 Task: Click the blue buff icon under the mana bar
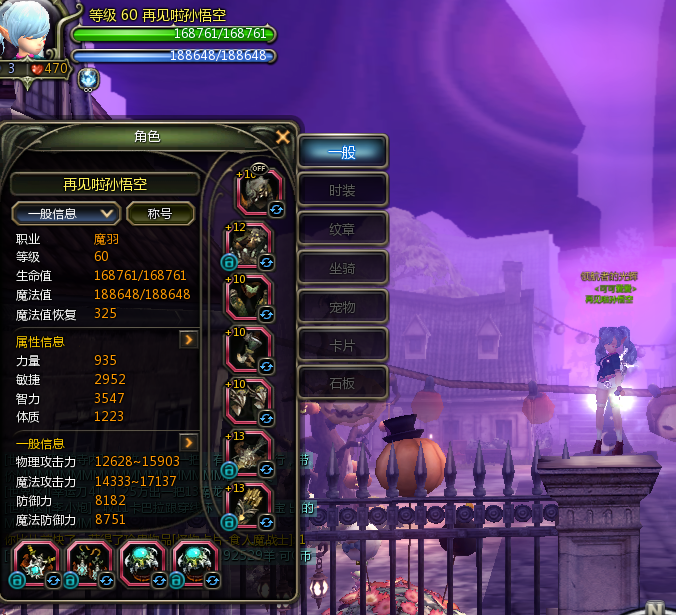(88, 78)
